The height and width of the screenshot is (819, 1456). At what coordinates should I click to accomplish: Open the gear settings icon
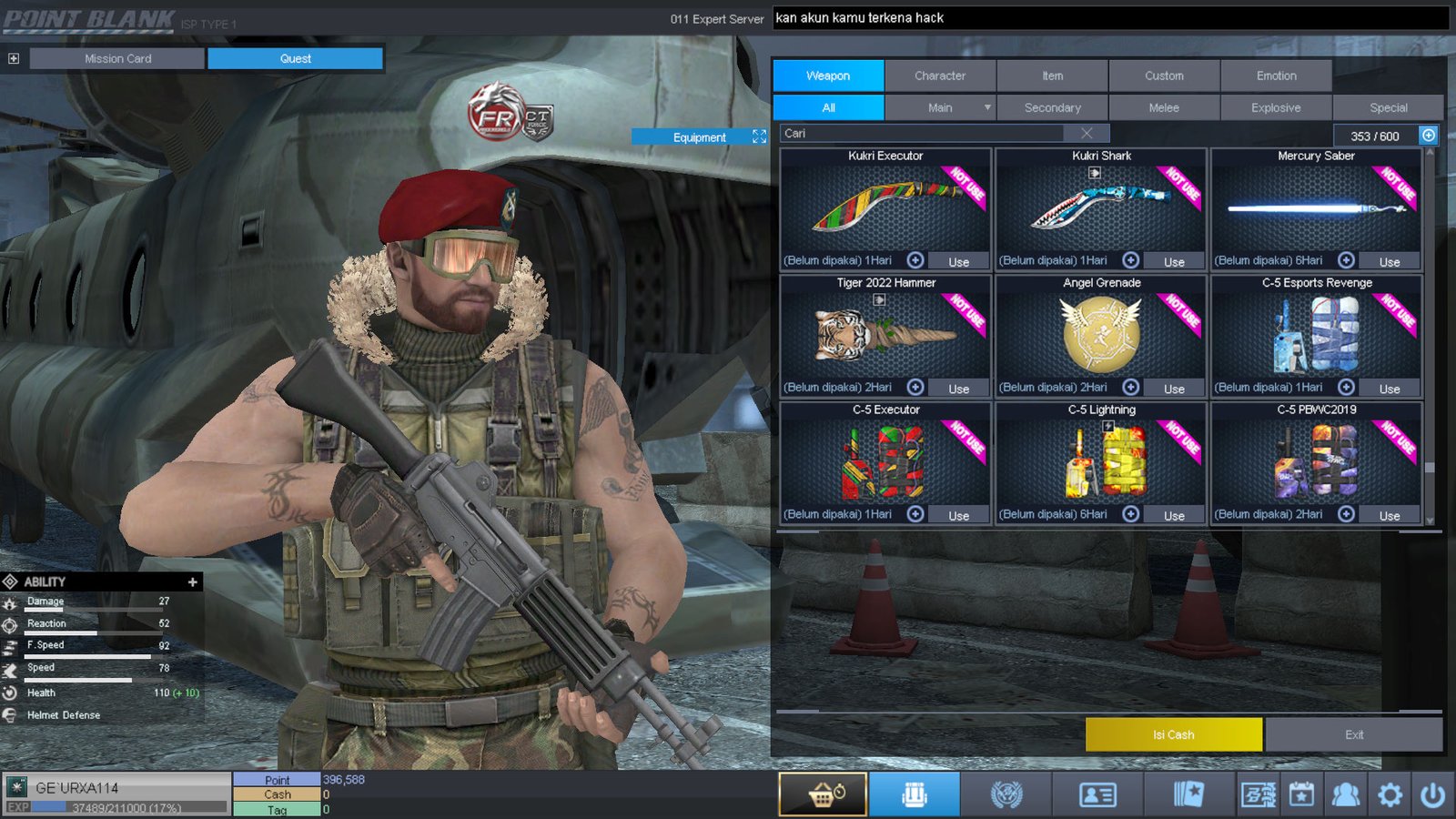pyautogui.click(x=1390, y=794)
